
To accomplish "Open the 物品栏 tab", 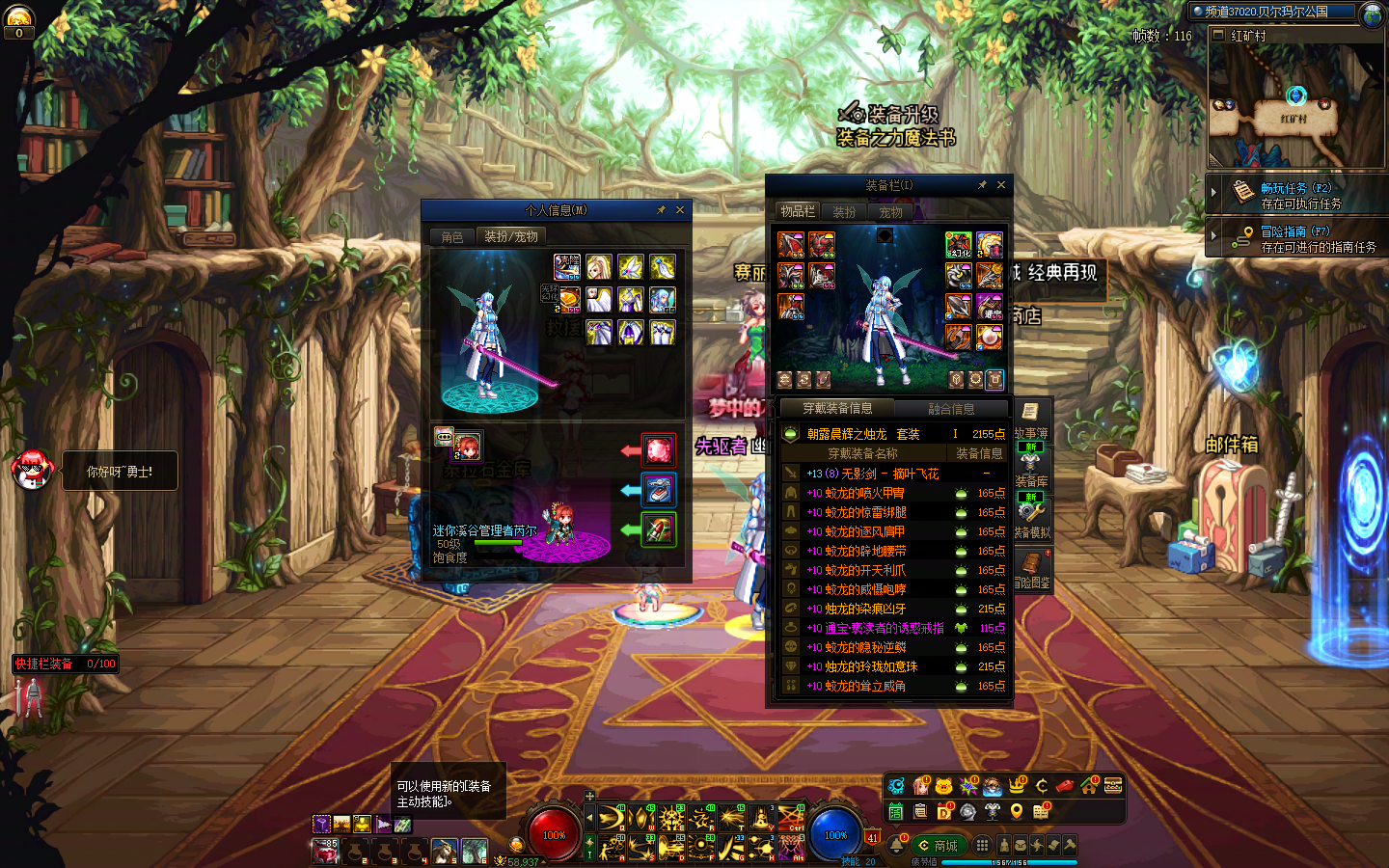I will click(x=798, y=211).
